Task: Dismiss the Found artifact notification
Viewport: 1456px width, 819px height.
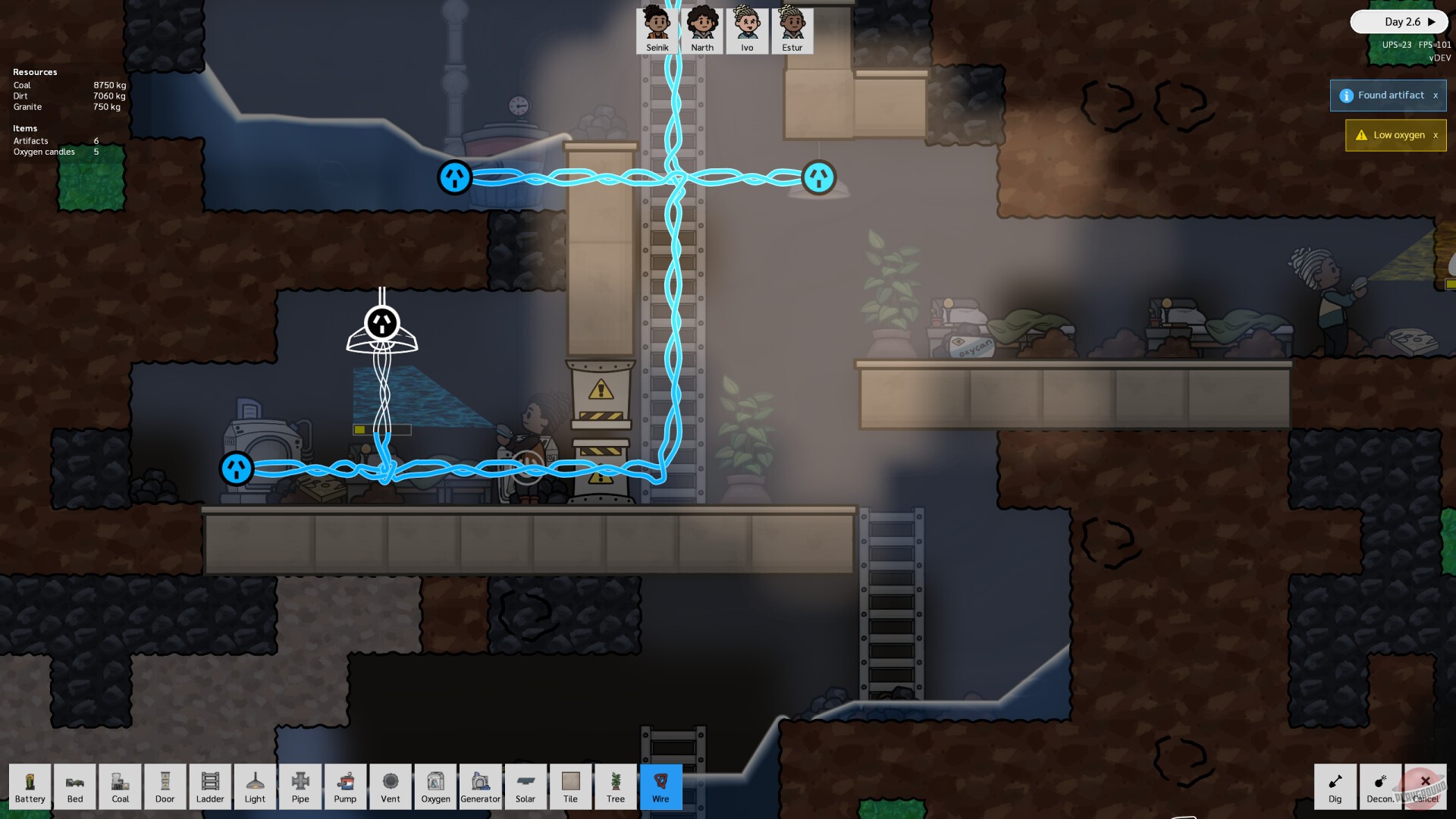Action: pyautogui.click(x=1436, y=95)
